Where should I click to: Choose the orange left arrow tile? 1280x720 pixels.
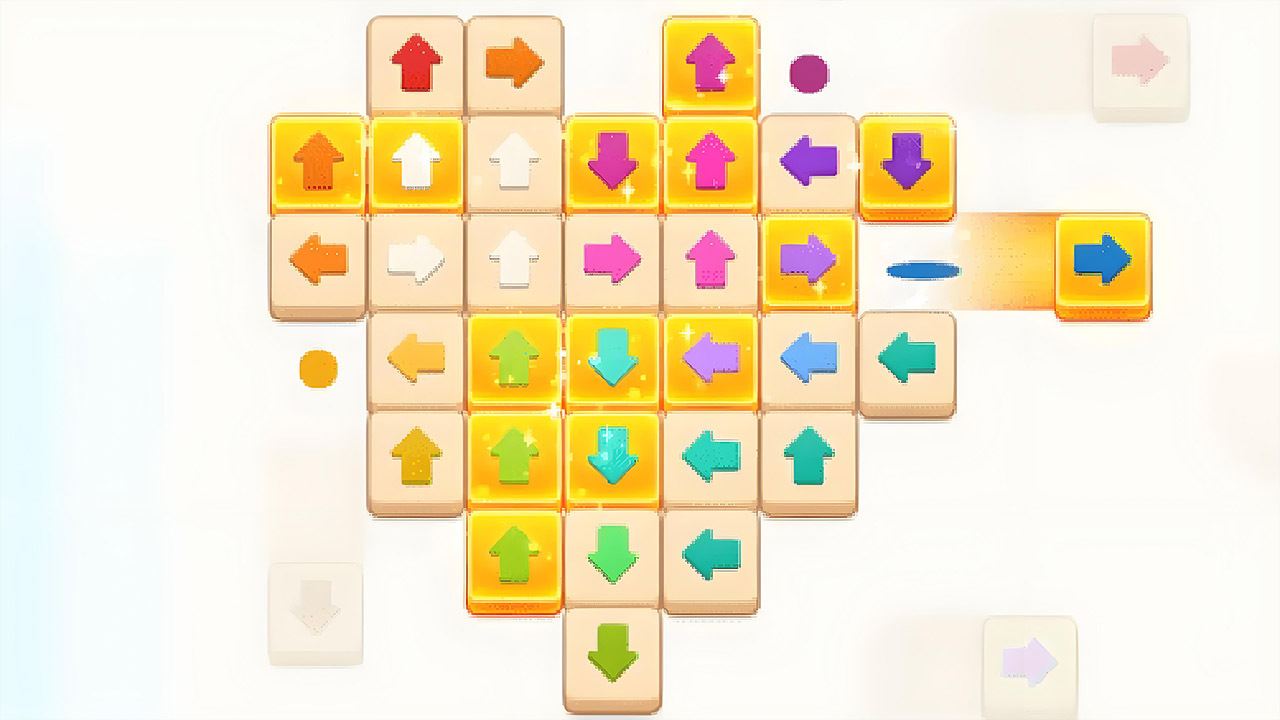318,261
